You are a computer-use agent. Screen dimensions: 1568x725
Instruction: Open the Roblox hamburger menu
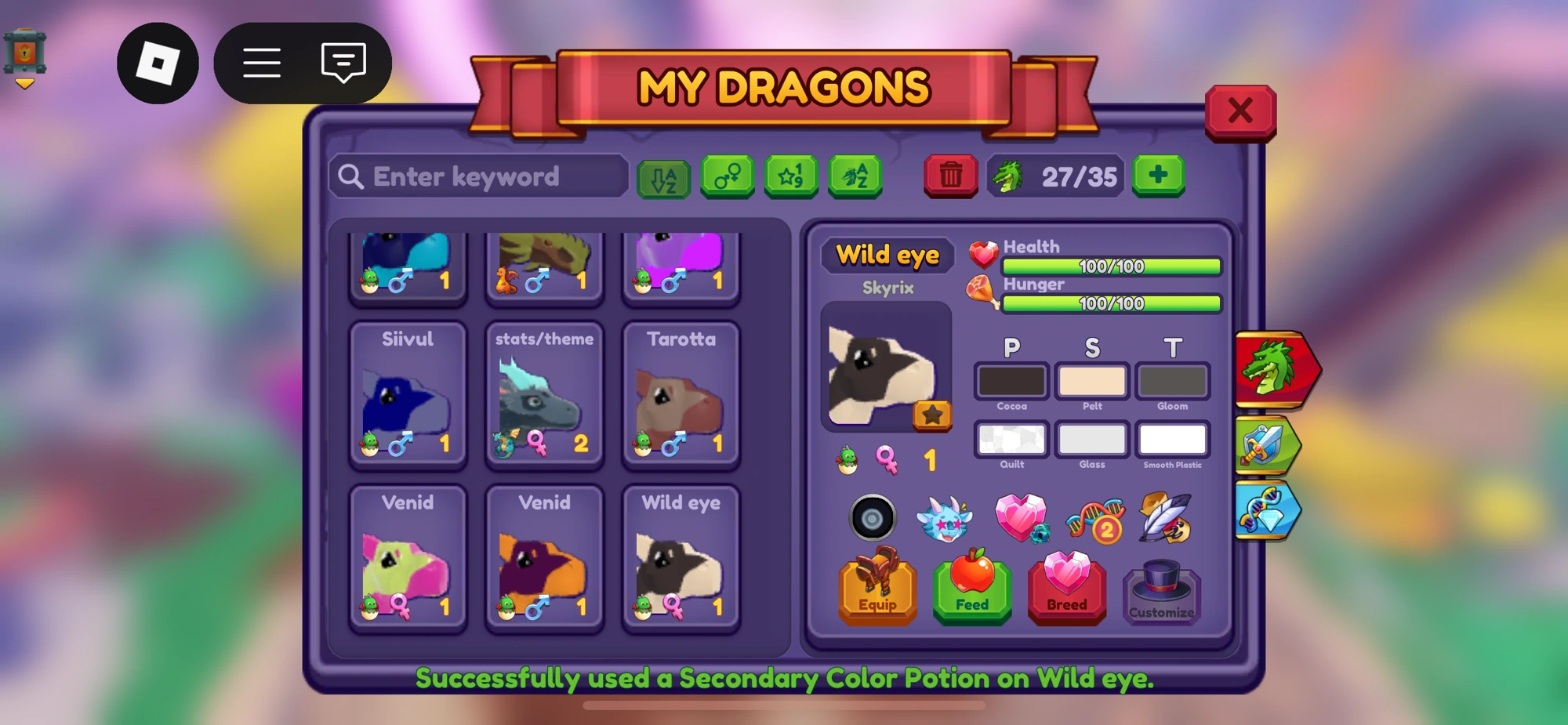262,63
